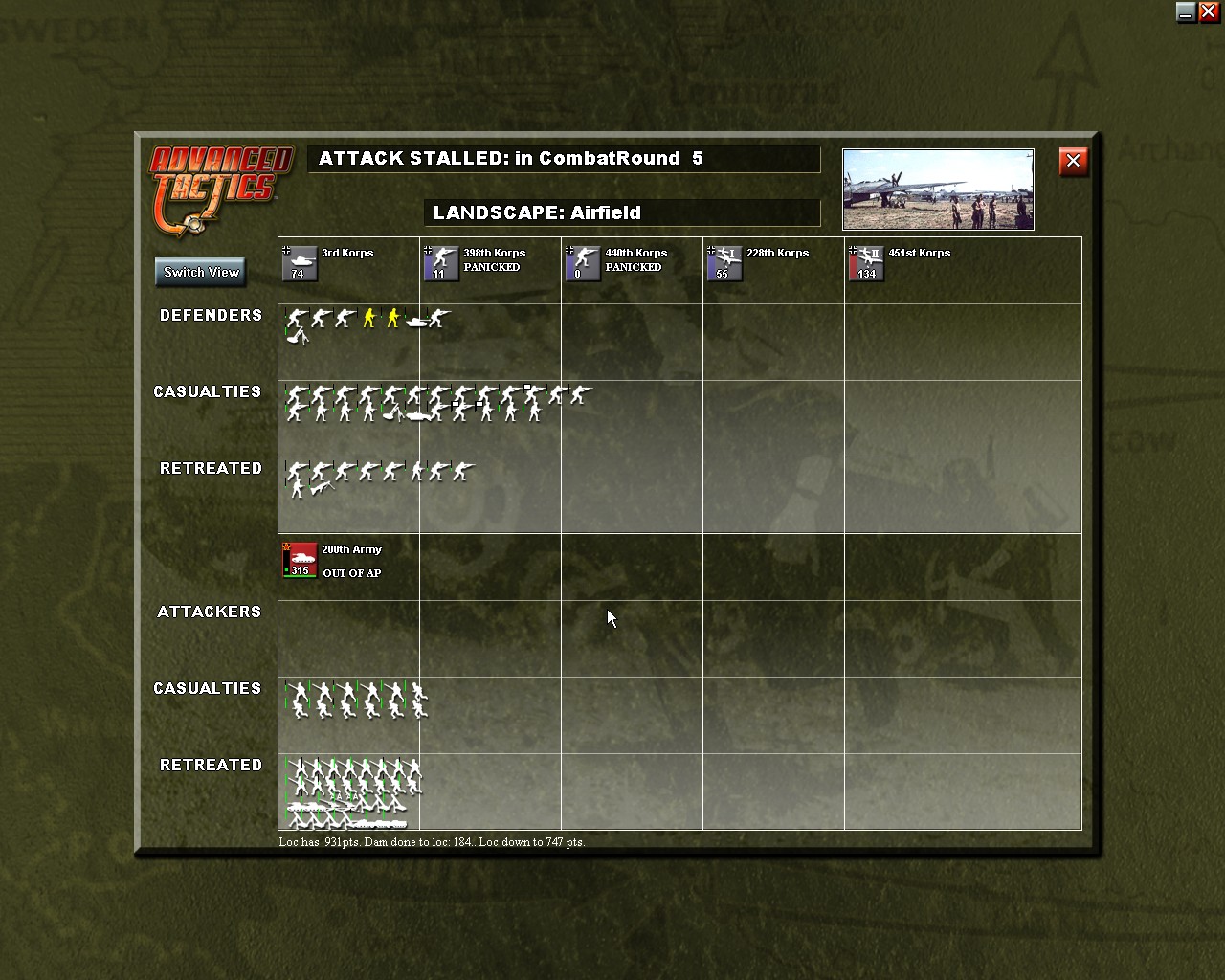Click the airfield photo thumbnail
Image resolution: width=1225 pixels, height=980 pixels.
(938, 189)
